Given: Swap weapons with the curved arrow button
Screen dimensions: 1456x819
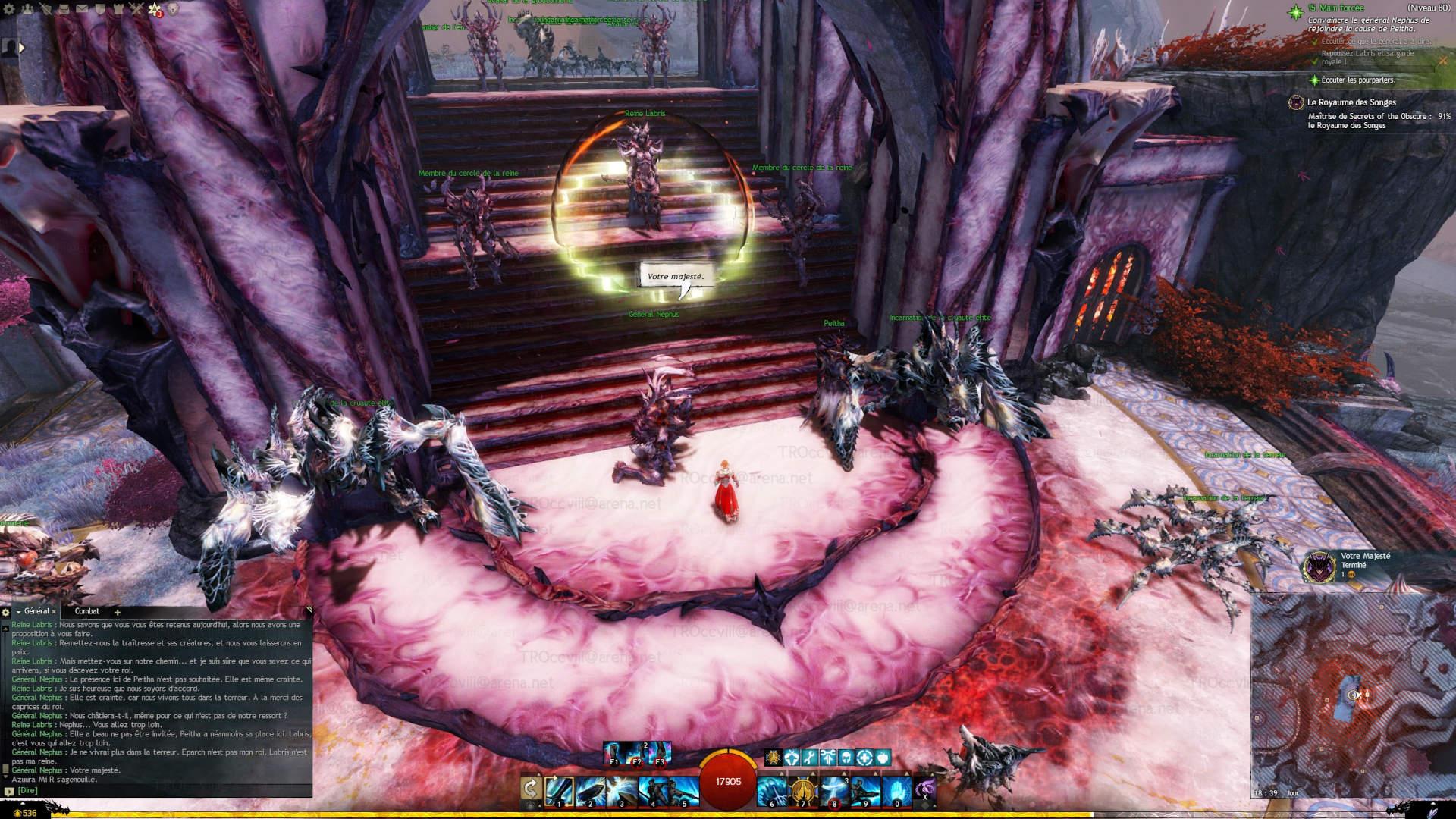Looking at the screenshot, I should click(x=531, y=789).
